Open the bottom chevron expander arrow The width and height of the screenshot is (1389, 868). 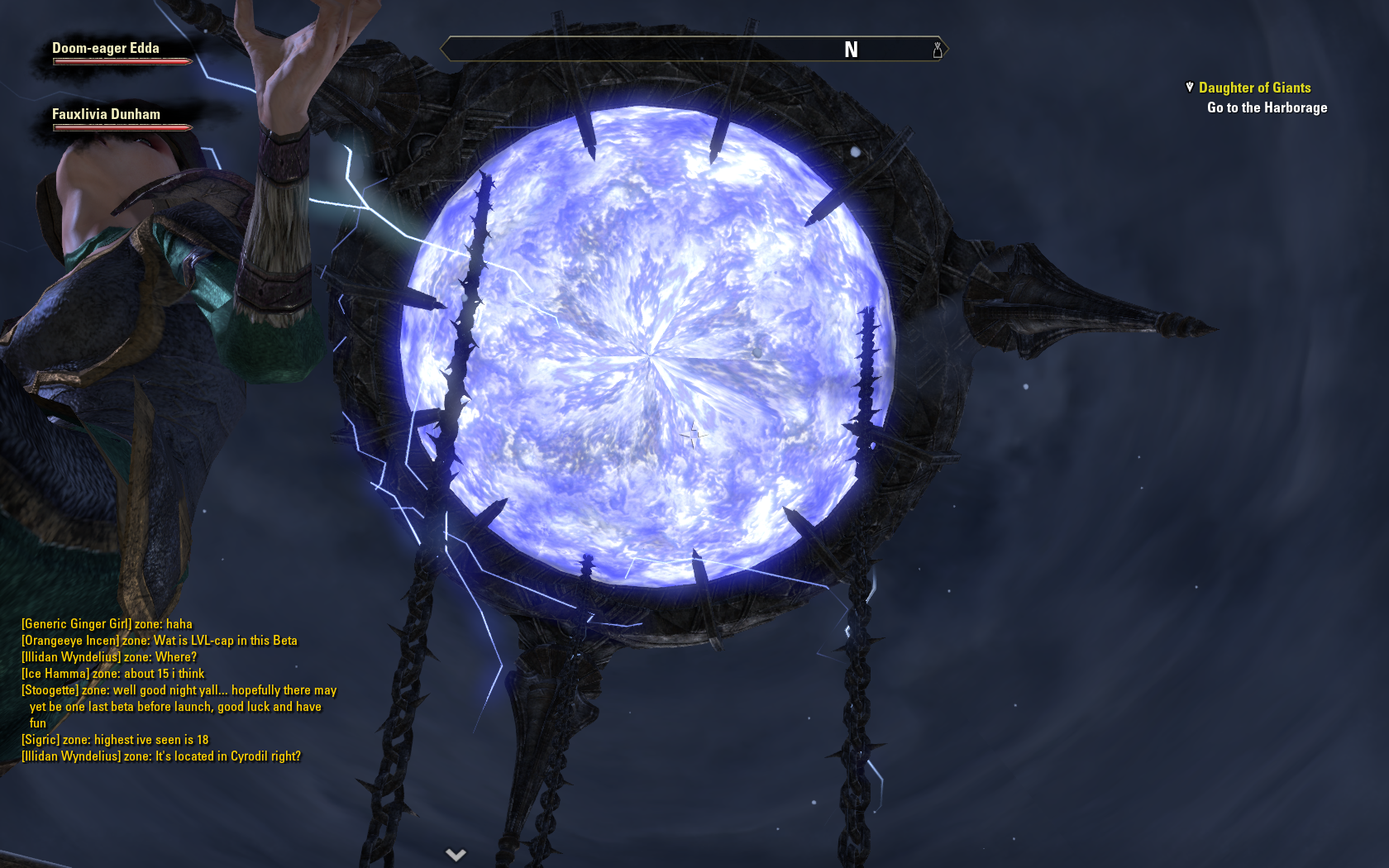pos(456,854)
